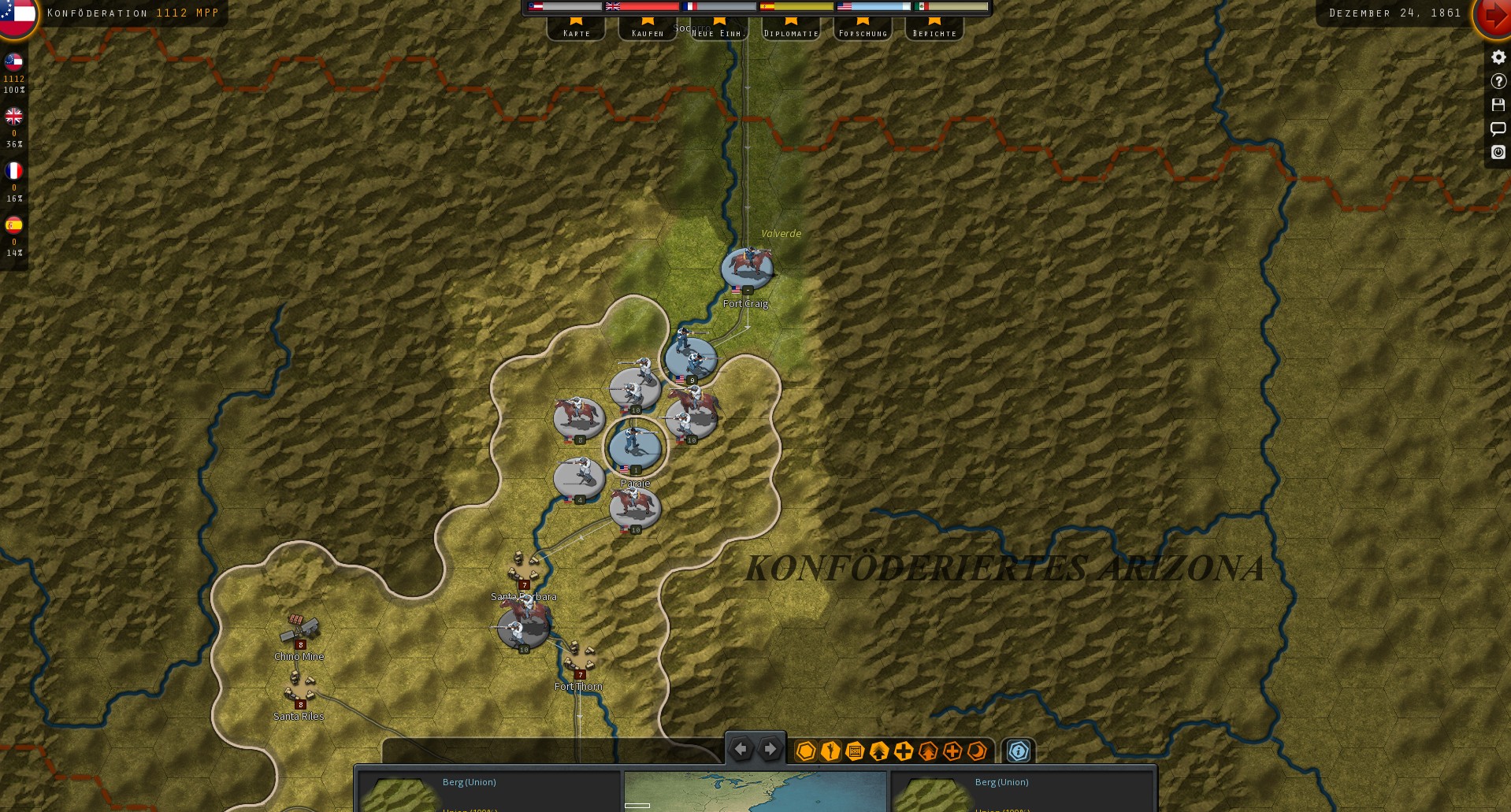Open the help question mark icon
1511x812 pixels.
coord(1498,81)
